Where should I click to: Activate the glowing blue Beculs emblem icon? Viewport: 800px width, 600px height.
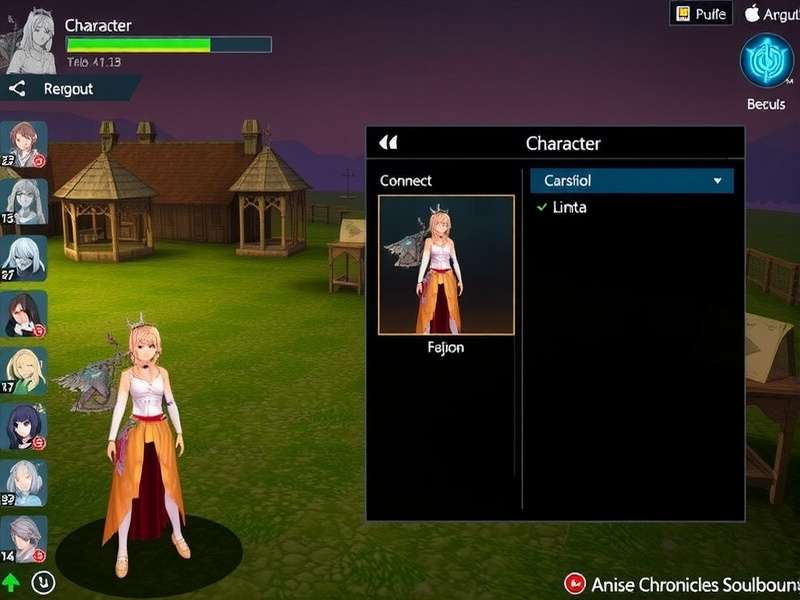point(766,60)
